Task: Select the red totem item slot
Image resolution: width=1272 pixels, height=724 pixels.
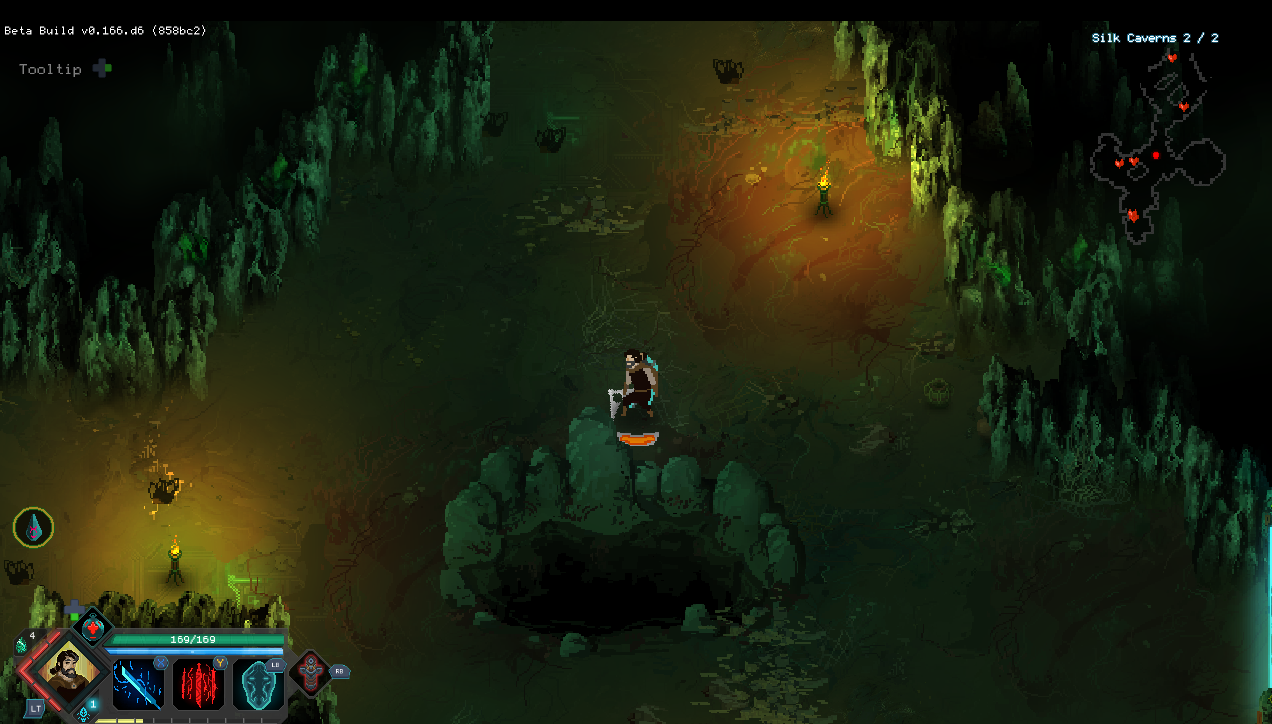Action: tap(310, 673)
